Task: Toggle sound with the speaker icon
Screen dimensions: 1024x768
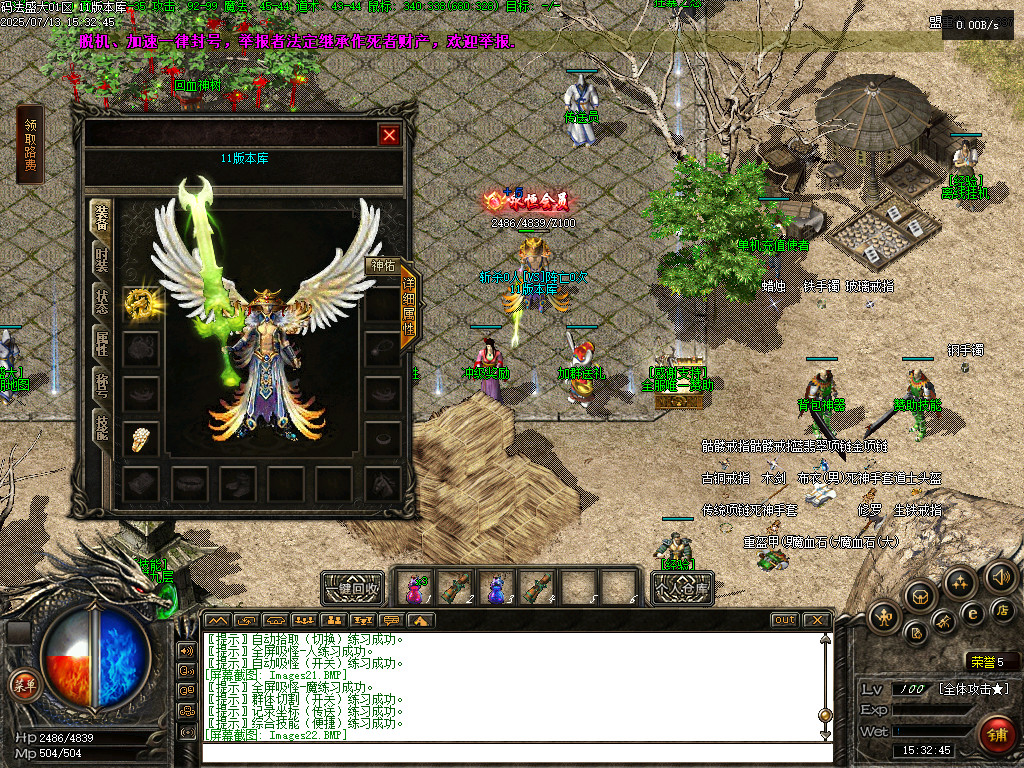Action: coord(1001,576)
